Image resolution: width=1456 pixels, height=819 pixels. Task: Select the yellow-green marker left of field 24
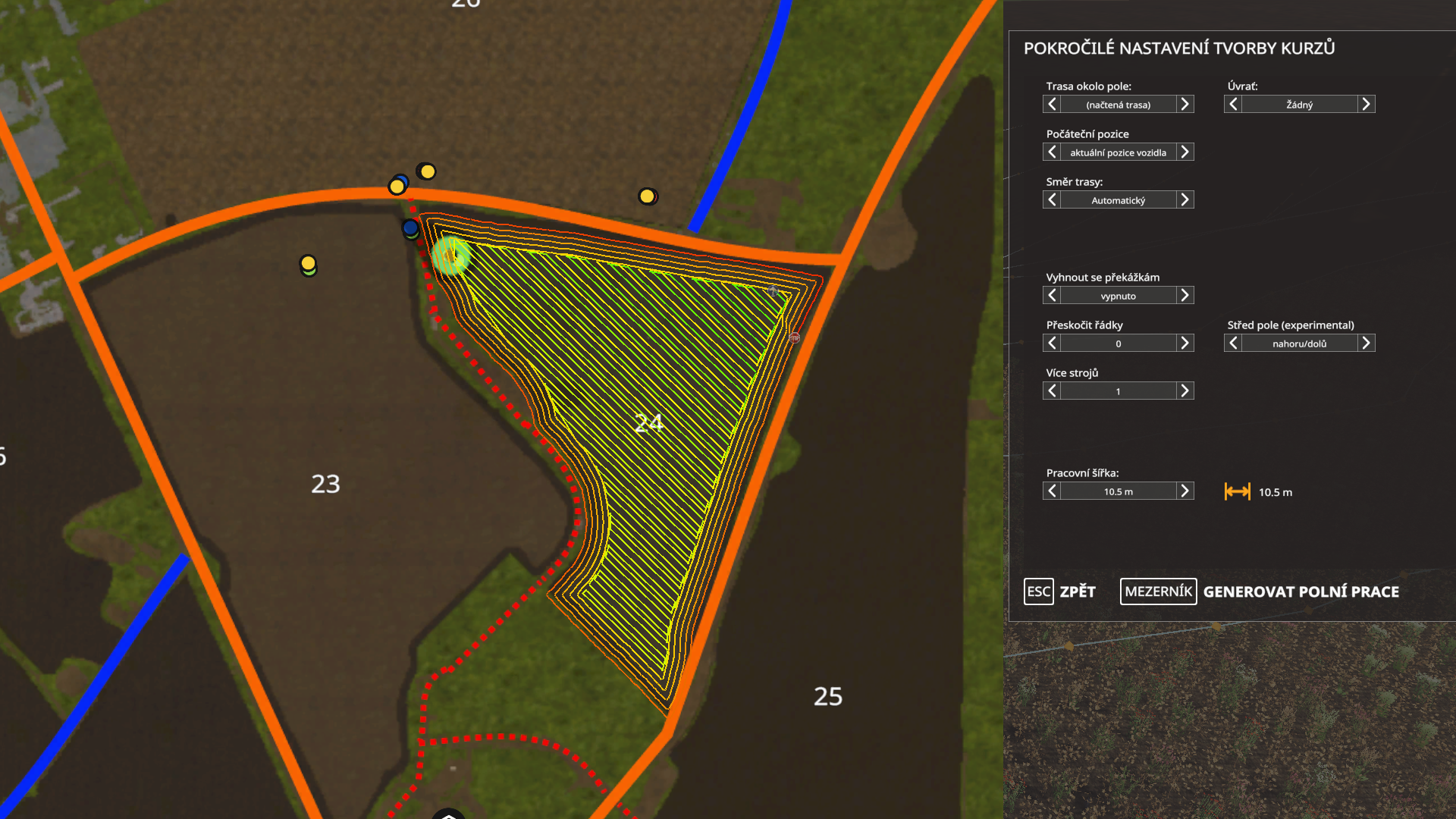[306, 262]
